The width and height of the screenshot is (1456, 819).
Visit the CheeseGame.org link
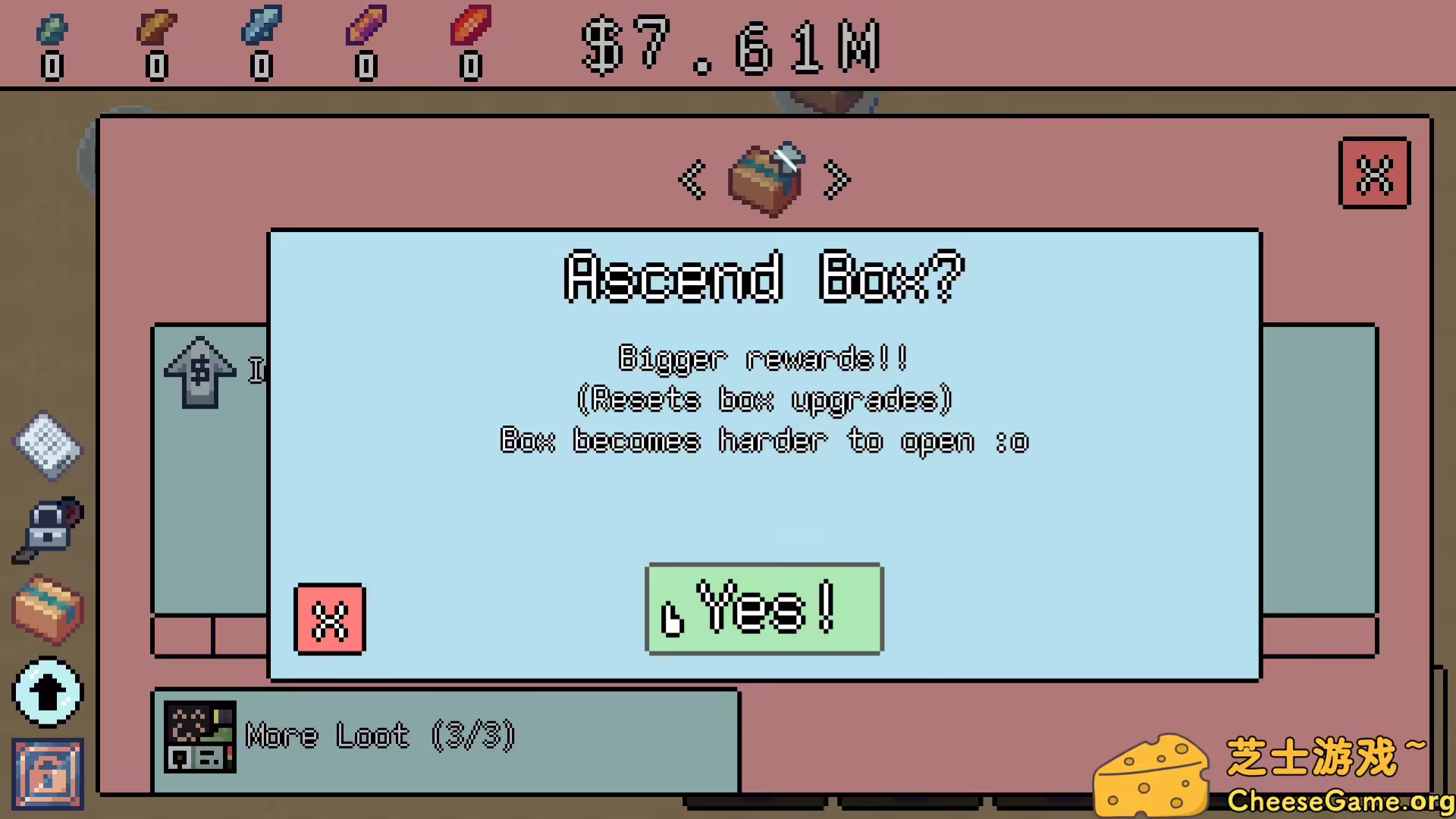[1342, 800]
